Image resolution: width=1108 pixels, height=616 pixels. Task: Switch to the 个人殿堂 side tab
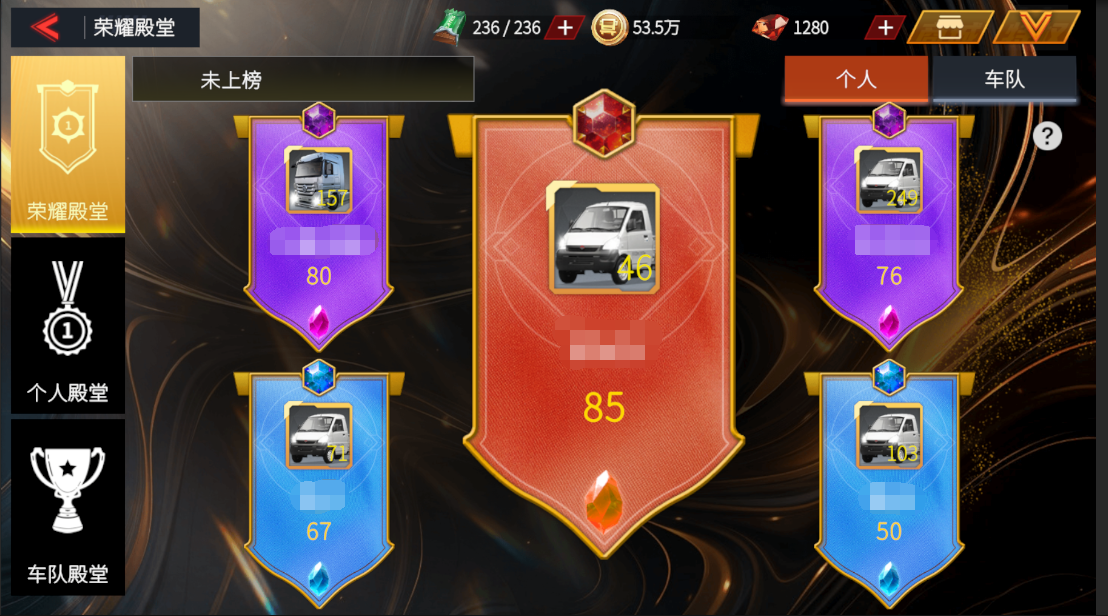coord(68,328)
